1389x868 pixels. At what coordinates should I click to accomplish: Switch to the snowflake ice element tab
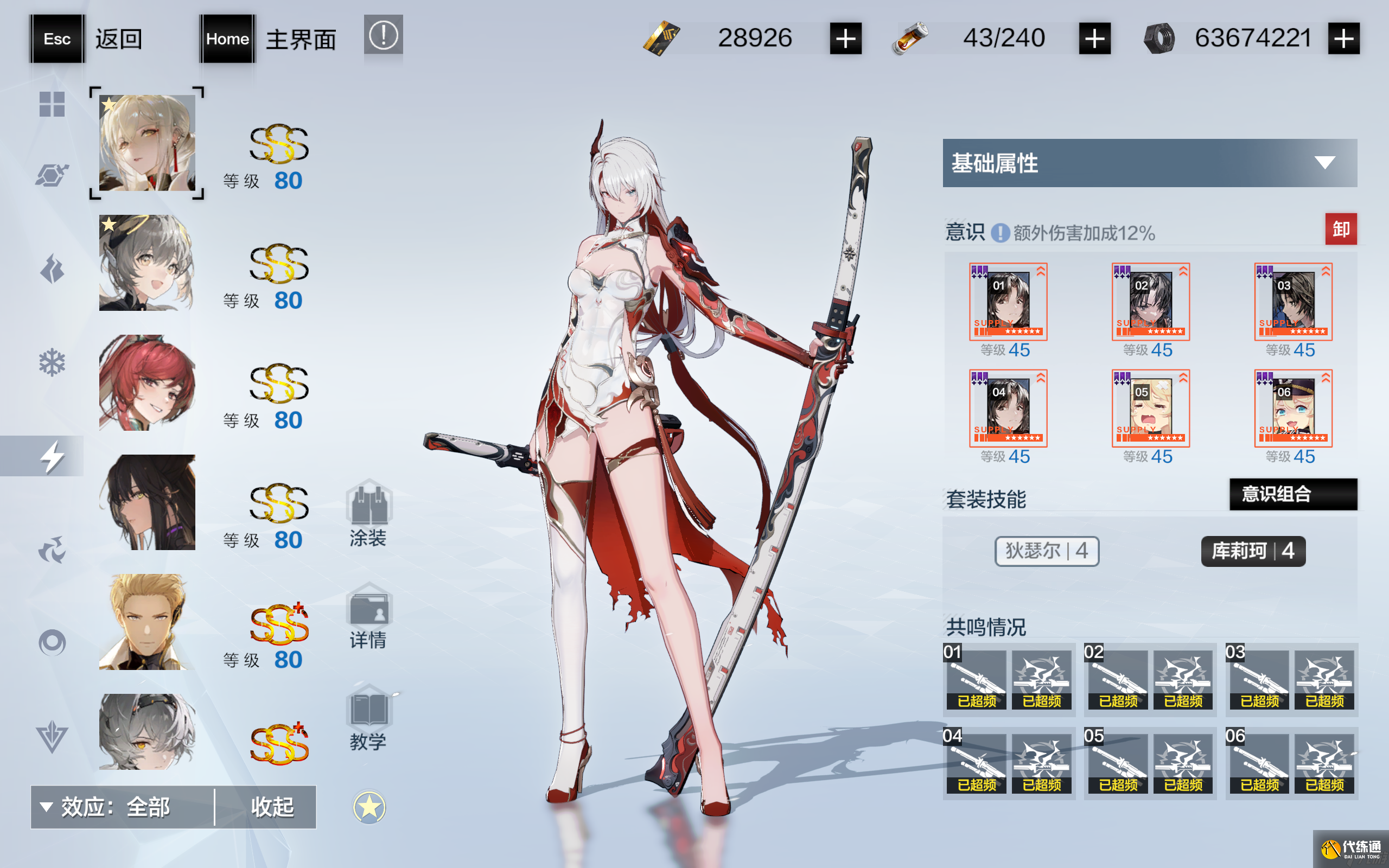52,362
